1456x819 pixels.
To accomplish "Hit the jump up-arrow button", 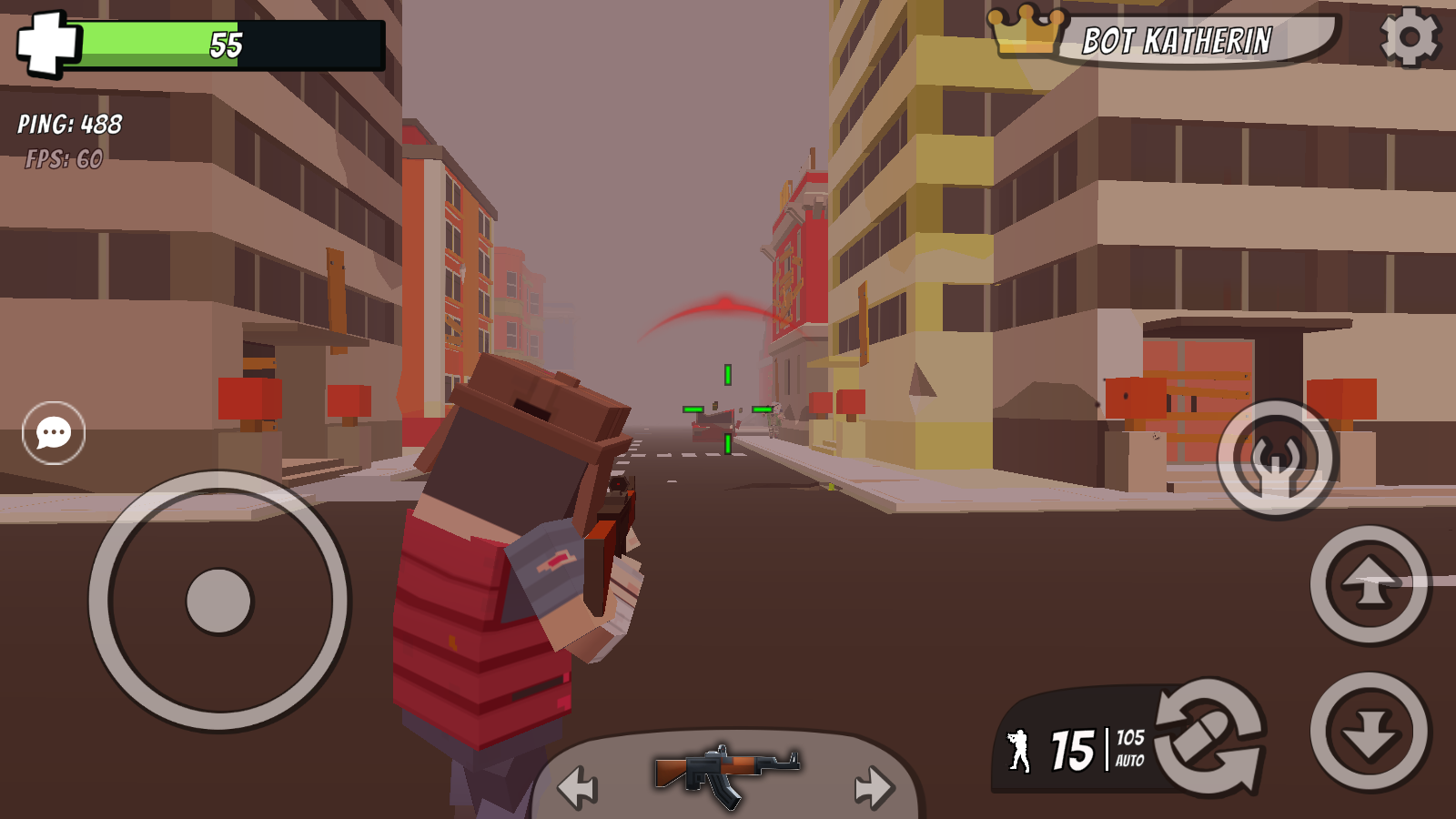I will pos(1370,584).
